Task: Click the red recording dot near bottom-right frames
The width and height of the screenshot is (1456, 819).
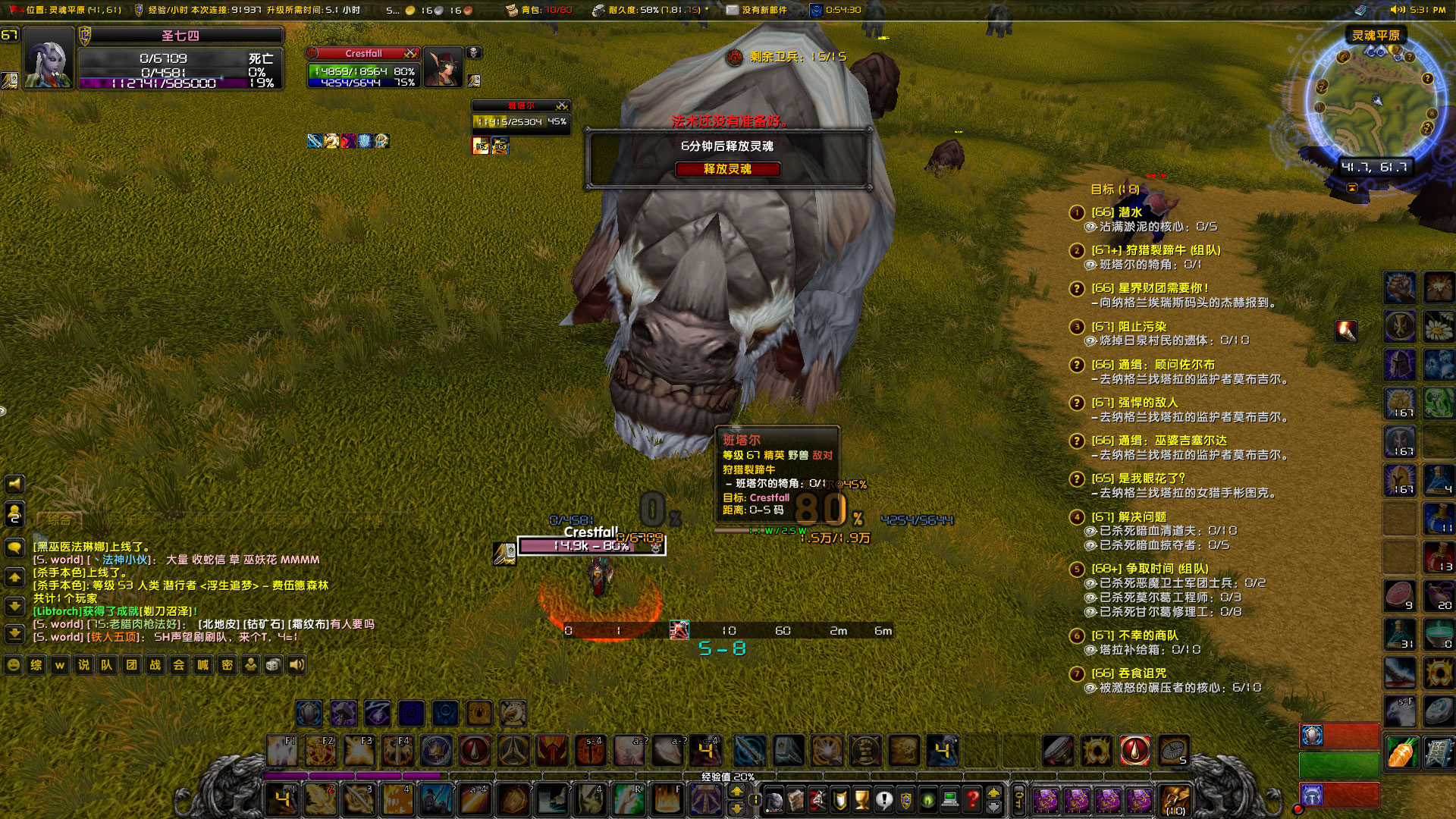Action: coord(1298,808)
